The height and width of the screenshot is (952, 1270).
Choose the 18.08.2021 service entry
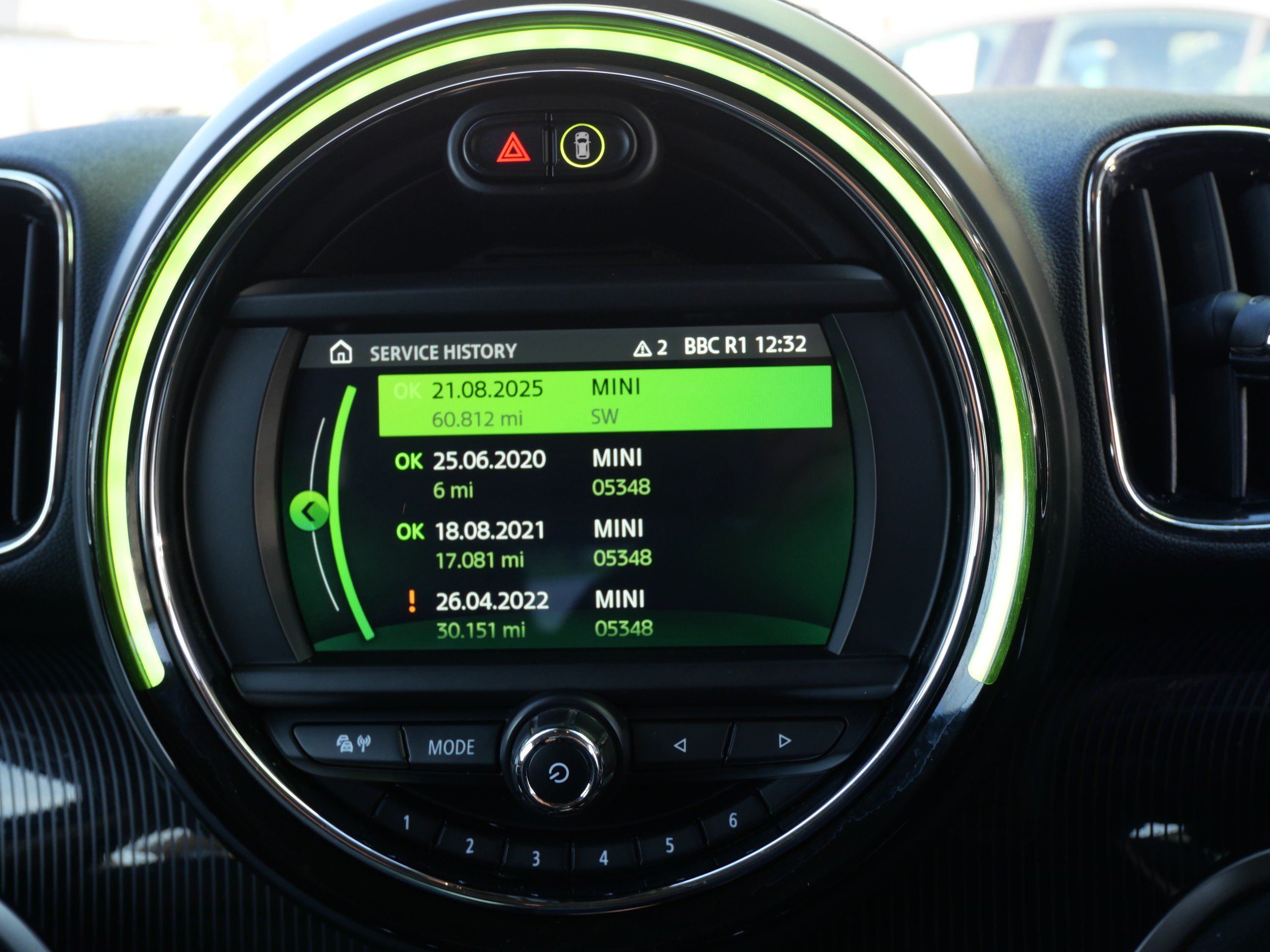[522, 543]
